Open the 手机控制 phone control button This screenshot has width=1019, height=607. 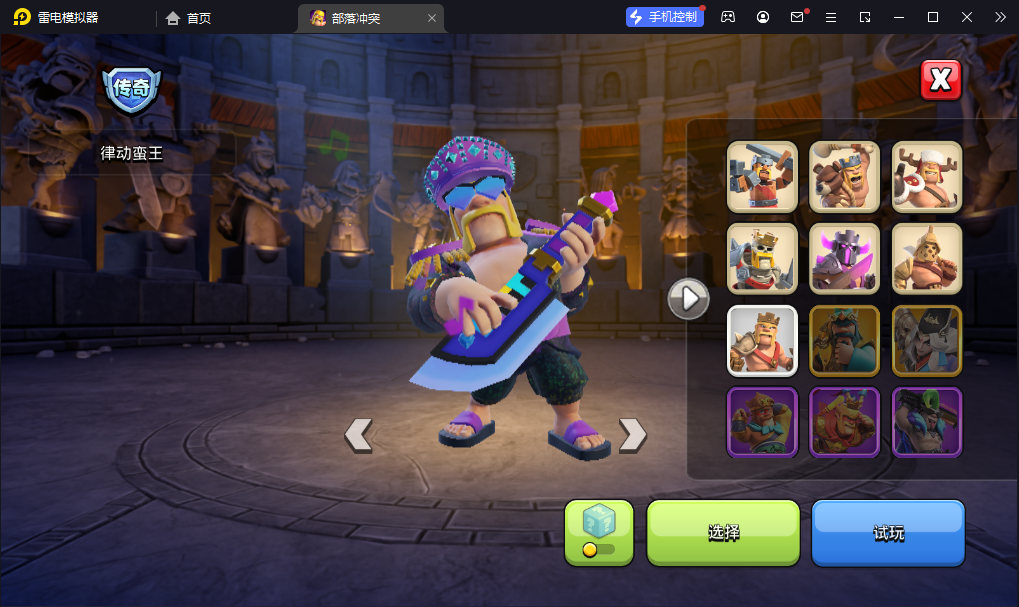click(663, 17)
